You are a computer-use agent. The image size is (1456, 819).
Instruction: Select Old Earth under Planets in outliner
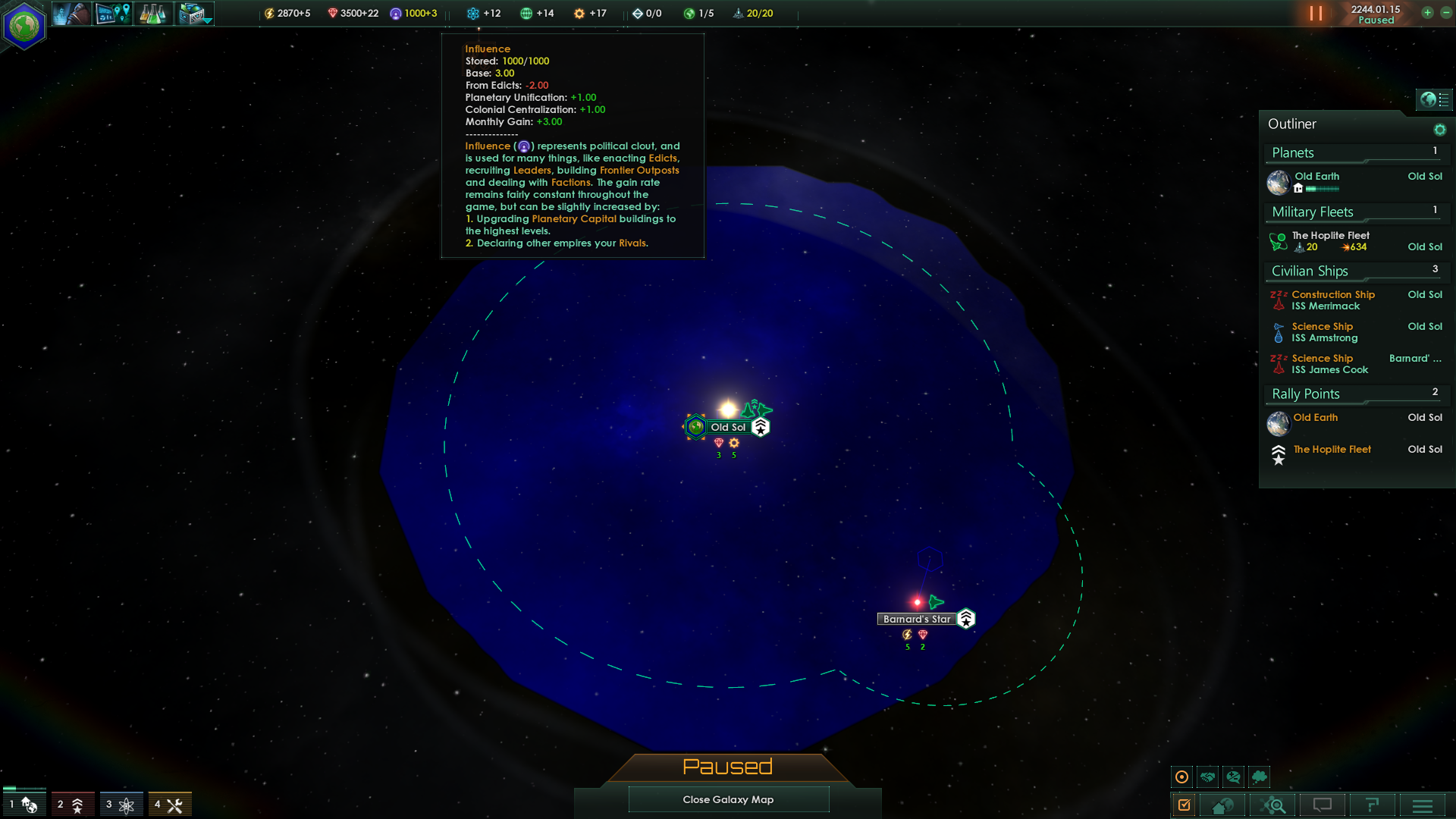tap(1316, 177)
